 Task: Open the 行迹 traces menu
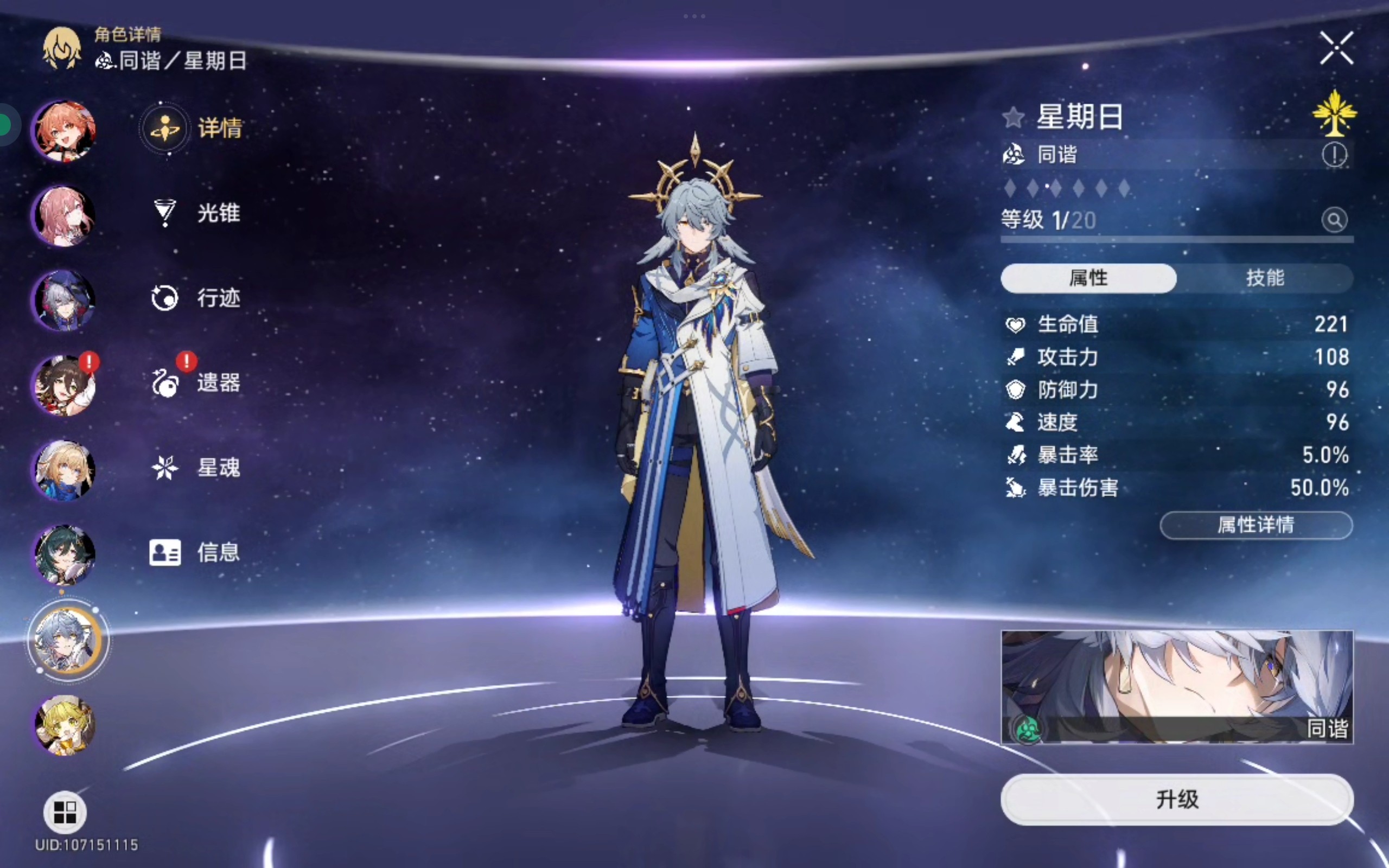click(x=195, y=298)
